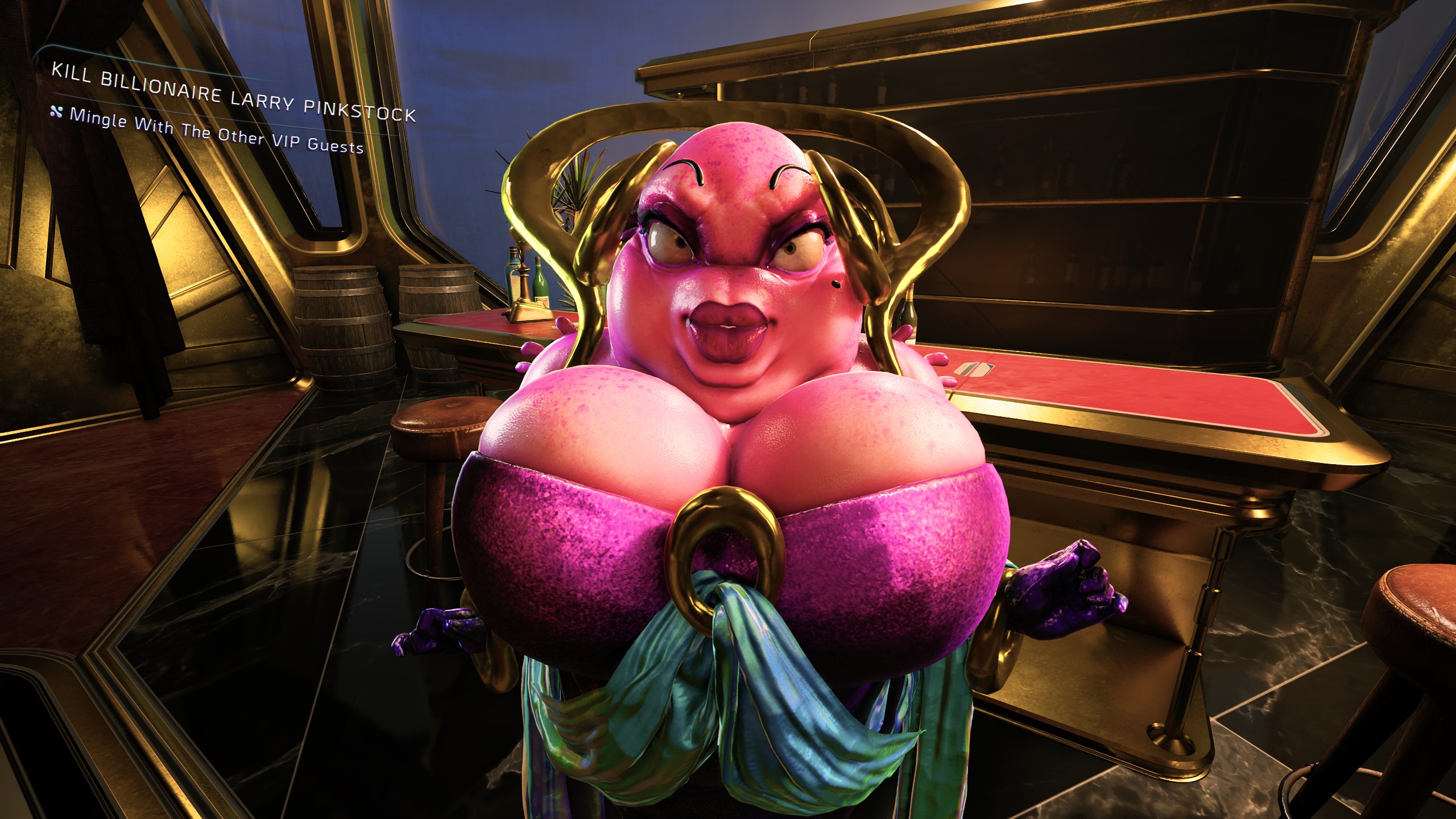Click the Mingle With The Other VIP Guests objective
This screenshot has height=819, width=1456.
coord(216,131)
